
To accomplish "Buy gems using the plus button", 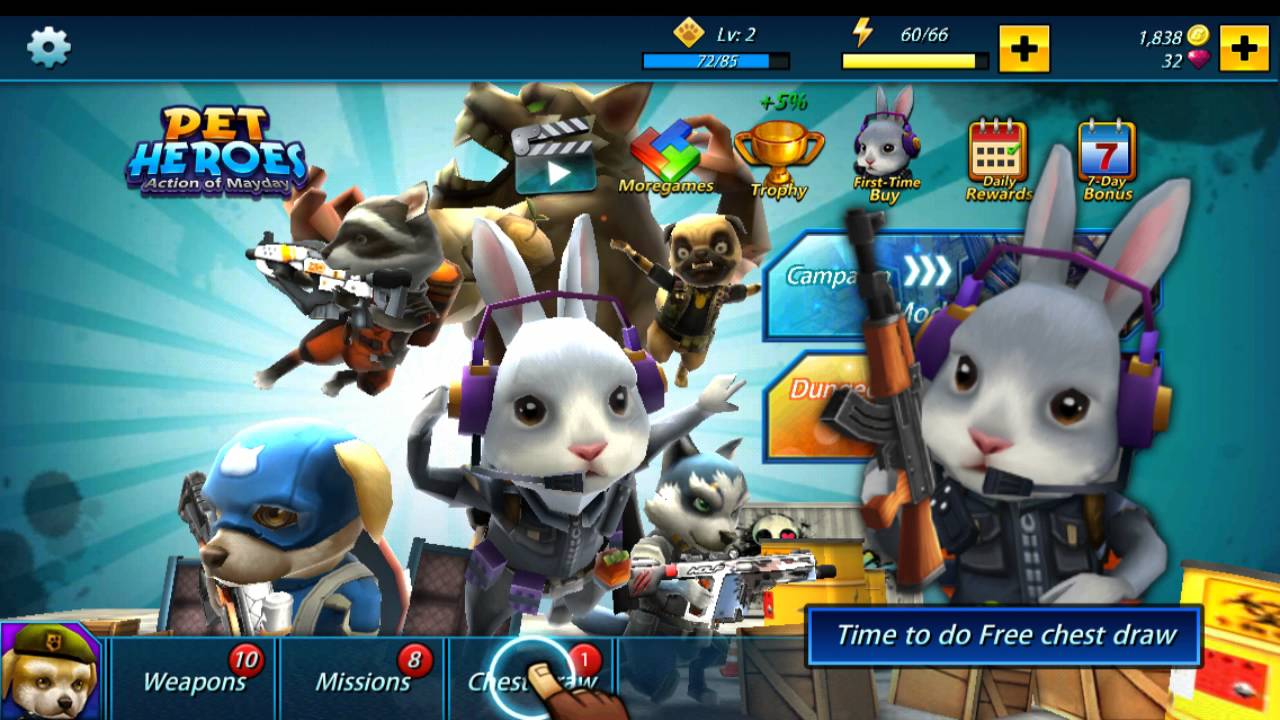I will click(1243, 47).
